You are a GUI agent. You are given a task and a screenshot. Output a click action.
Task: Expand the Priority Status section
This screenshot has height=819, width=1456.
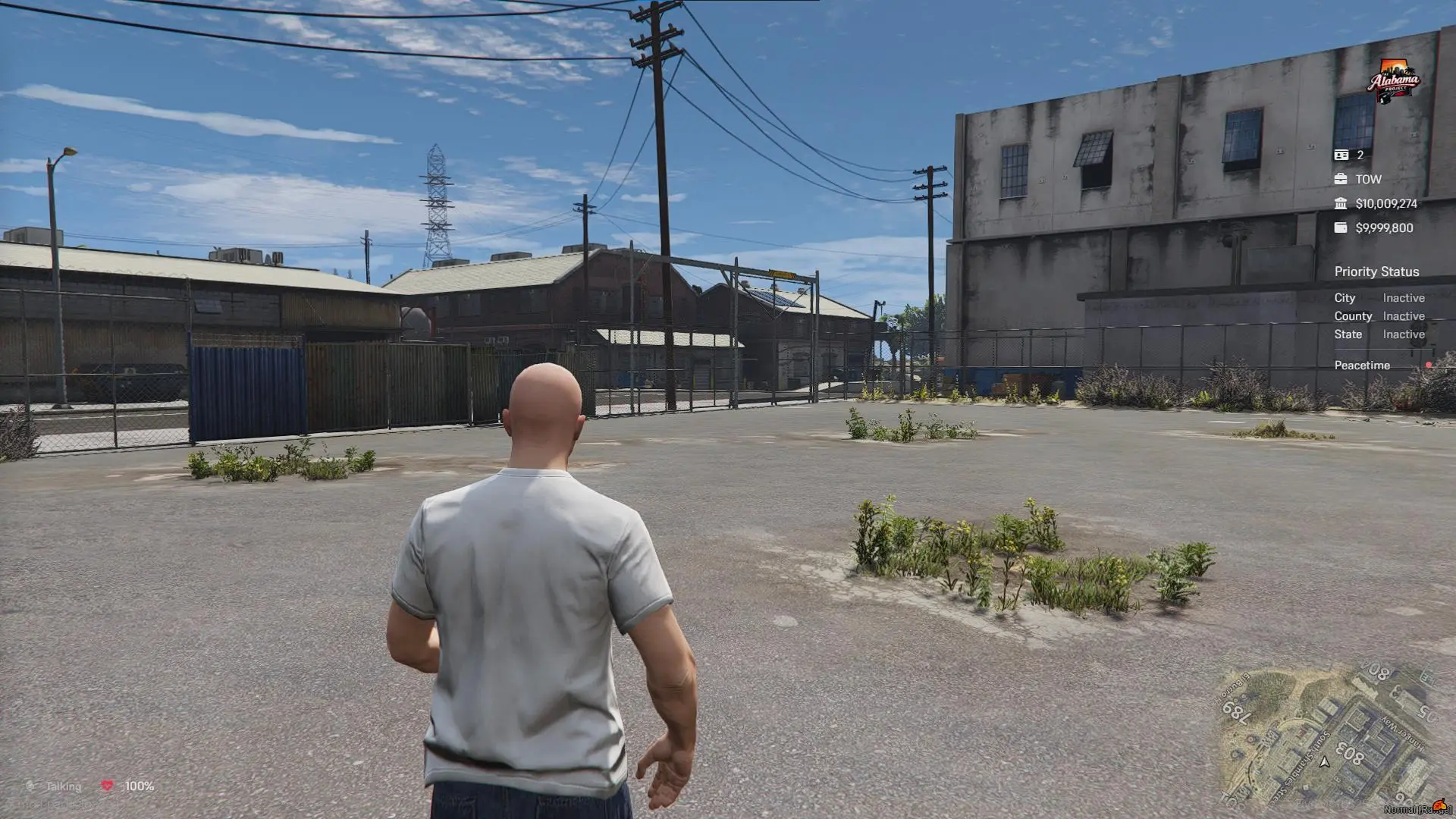[1377, 271]
